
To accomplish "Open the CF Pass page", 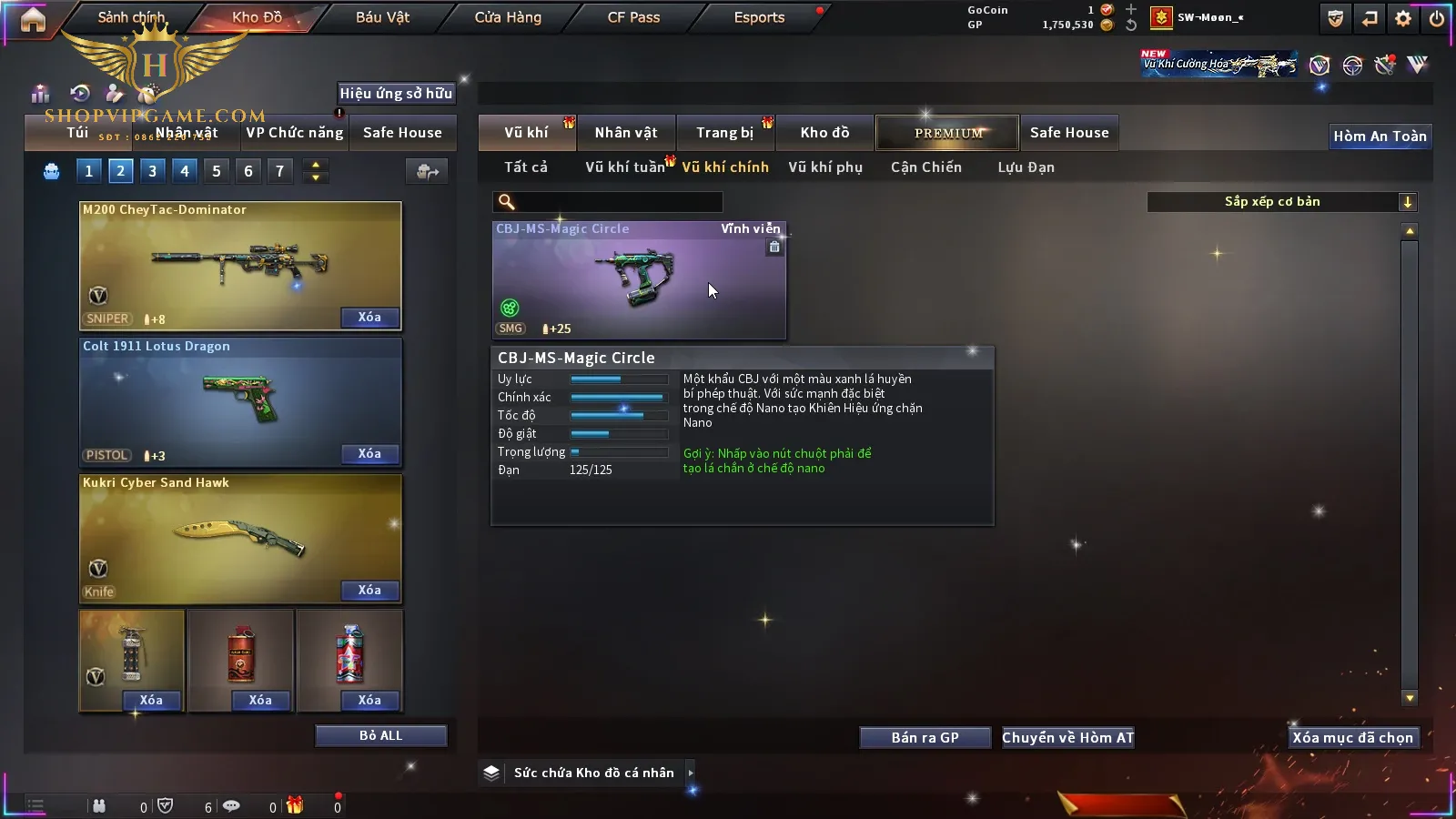I will click(633, 17).
